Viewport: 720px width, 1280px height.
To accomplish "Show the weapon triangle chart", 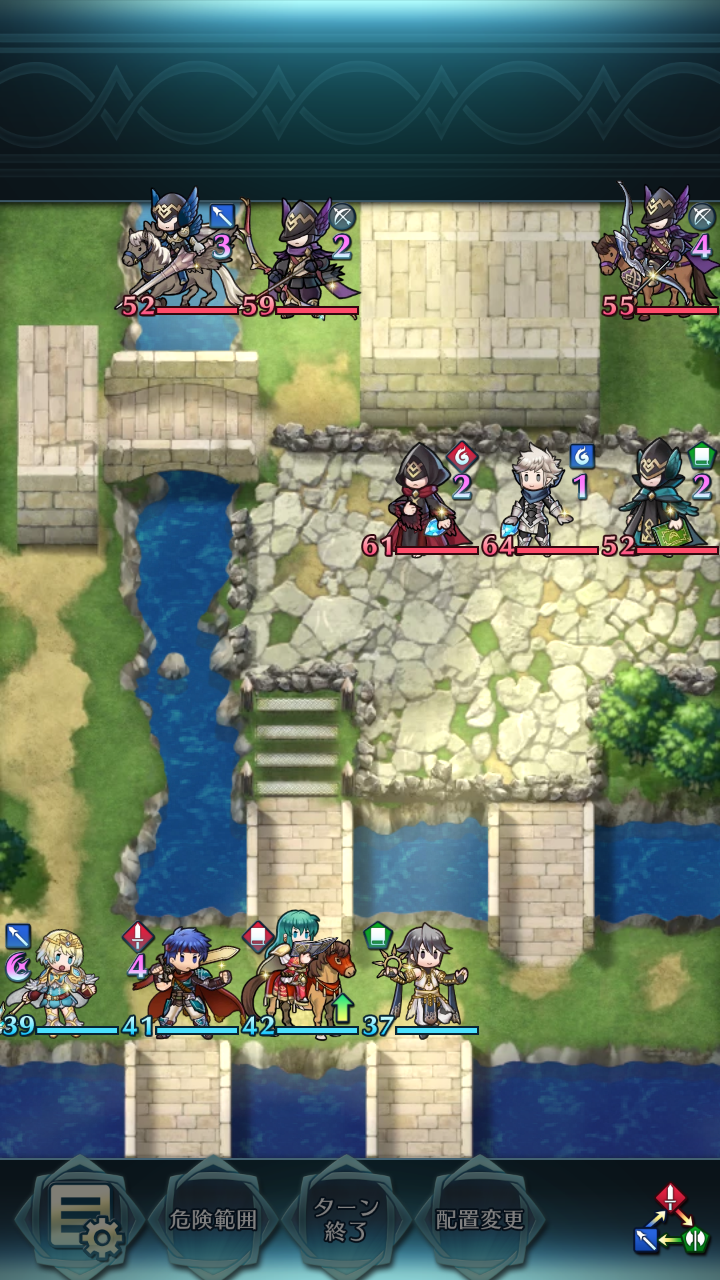I will click(670, 1220).
